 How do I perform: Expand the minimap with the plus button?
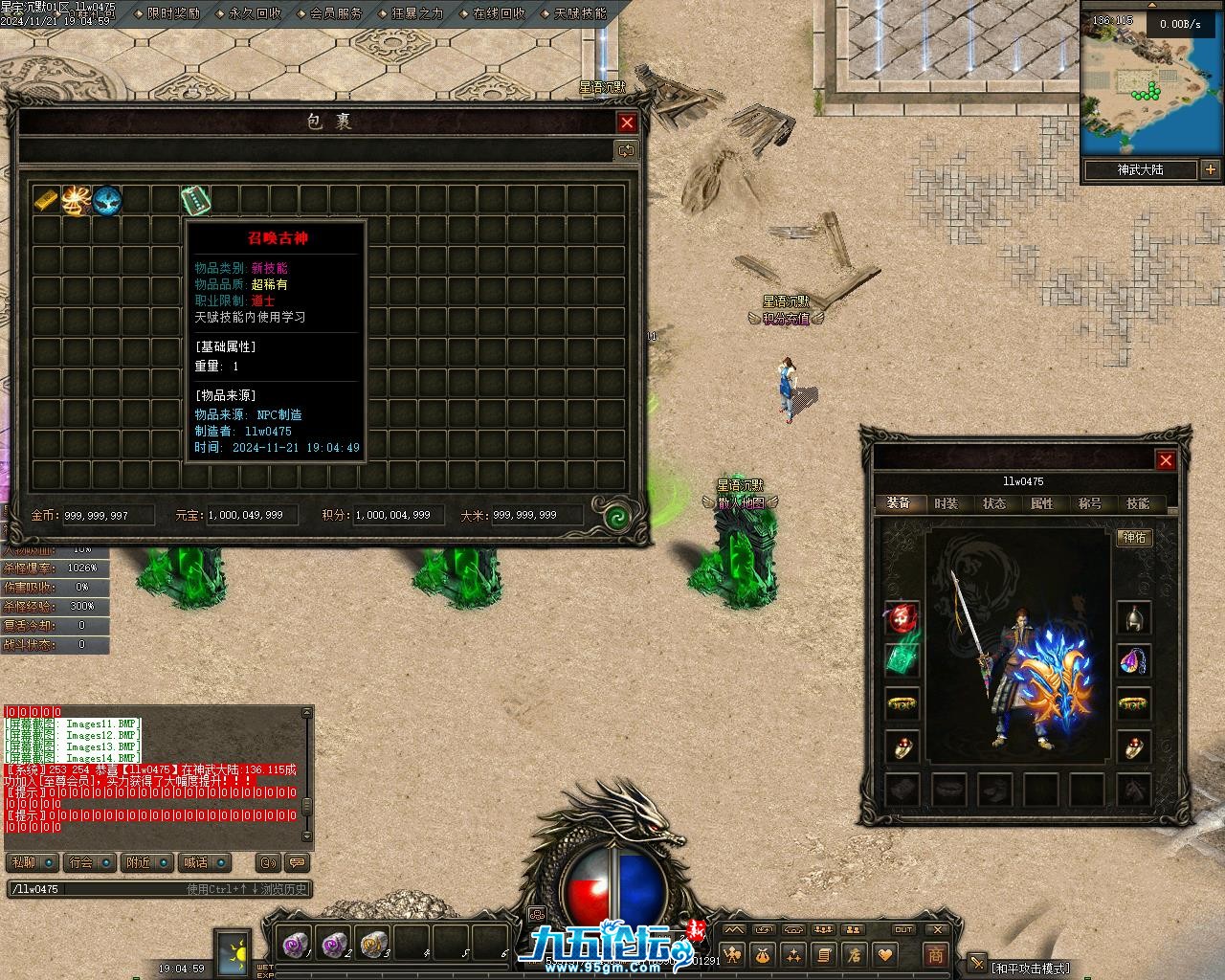pos(1211,169)
